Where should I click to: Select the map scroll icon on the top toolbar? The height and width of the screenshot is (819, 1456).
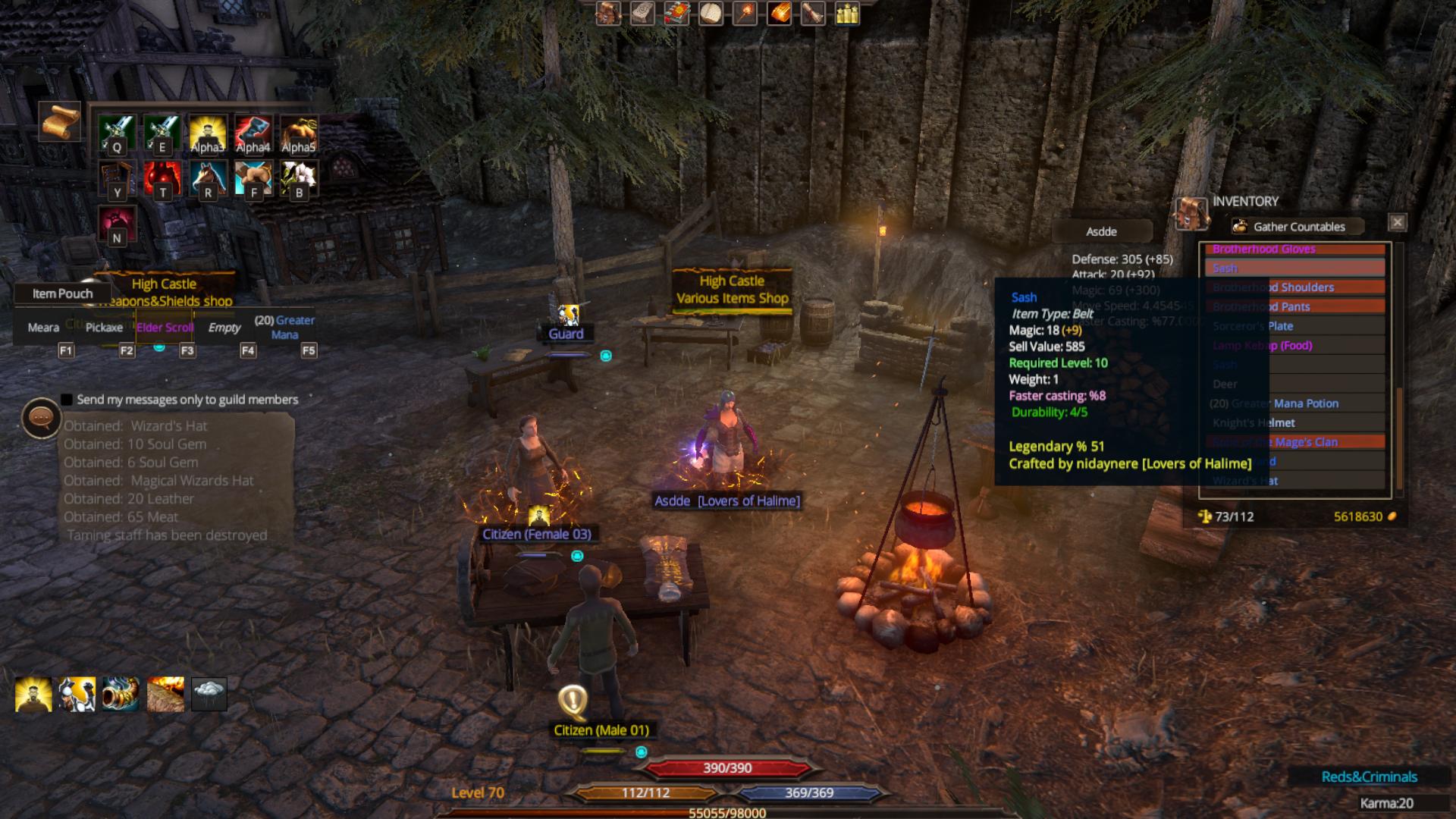[x=641, y=13]
